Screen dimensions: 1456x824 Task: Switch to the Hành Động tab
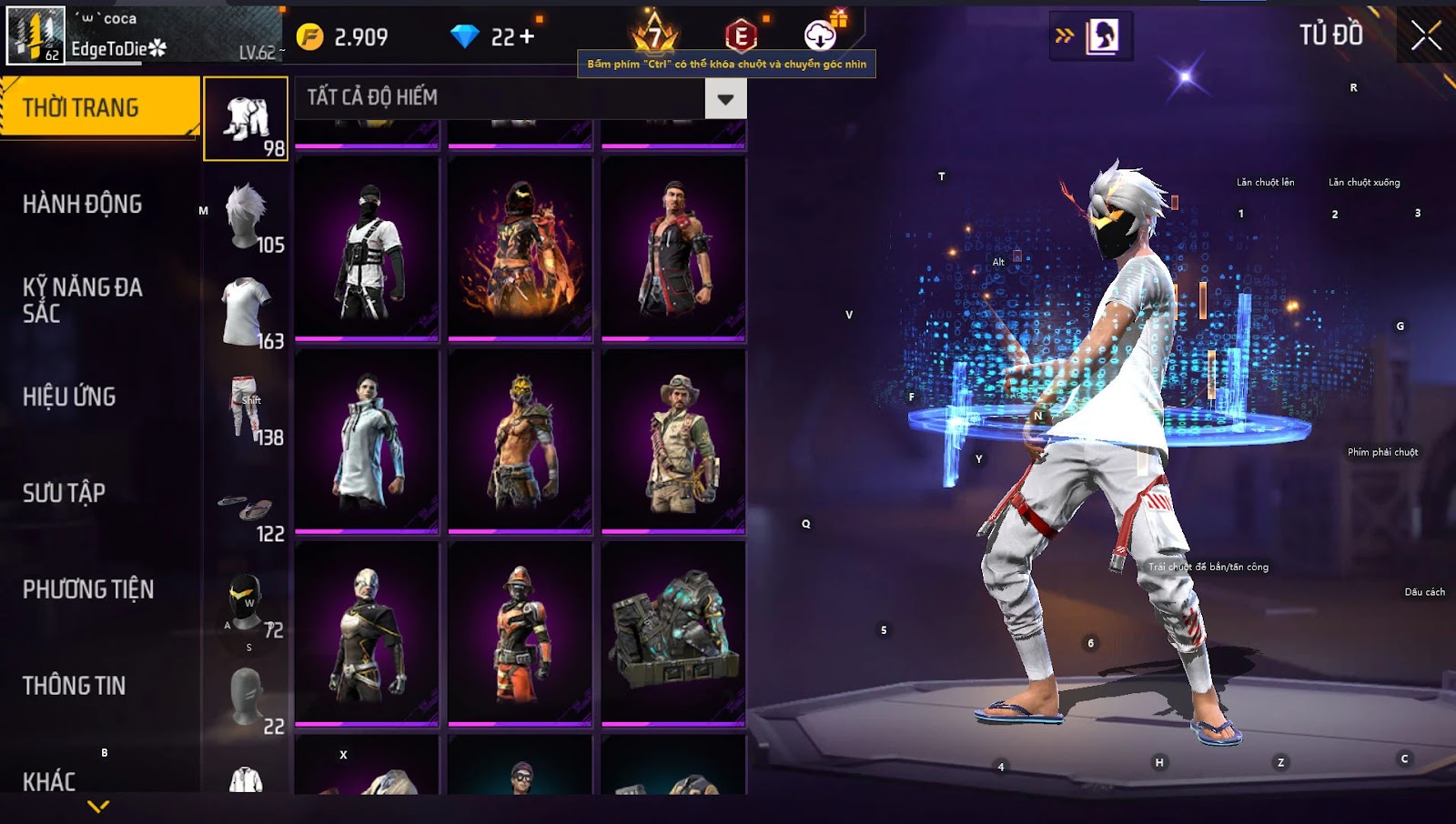click(x=82, y=204)
